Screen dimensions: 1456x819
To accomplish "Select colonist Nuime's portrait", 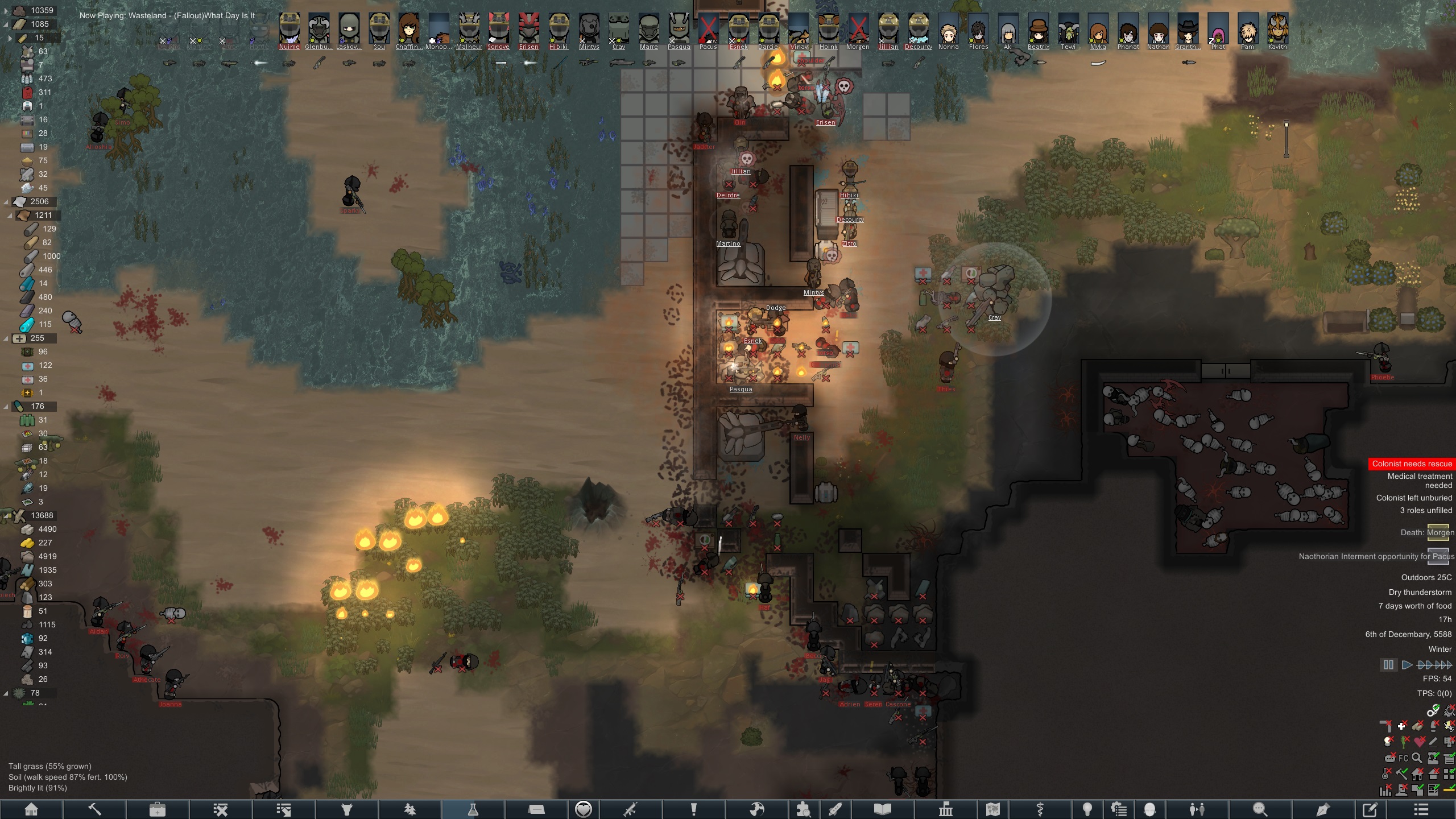I will [289, 28].
